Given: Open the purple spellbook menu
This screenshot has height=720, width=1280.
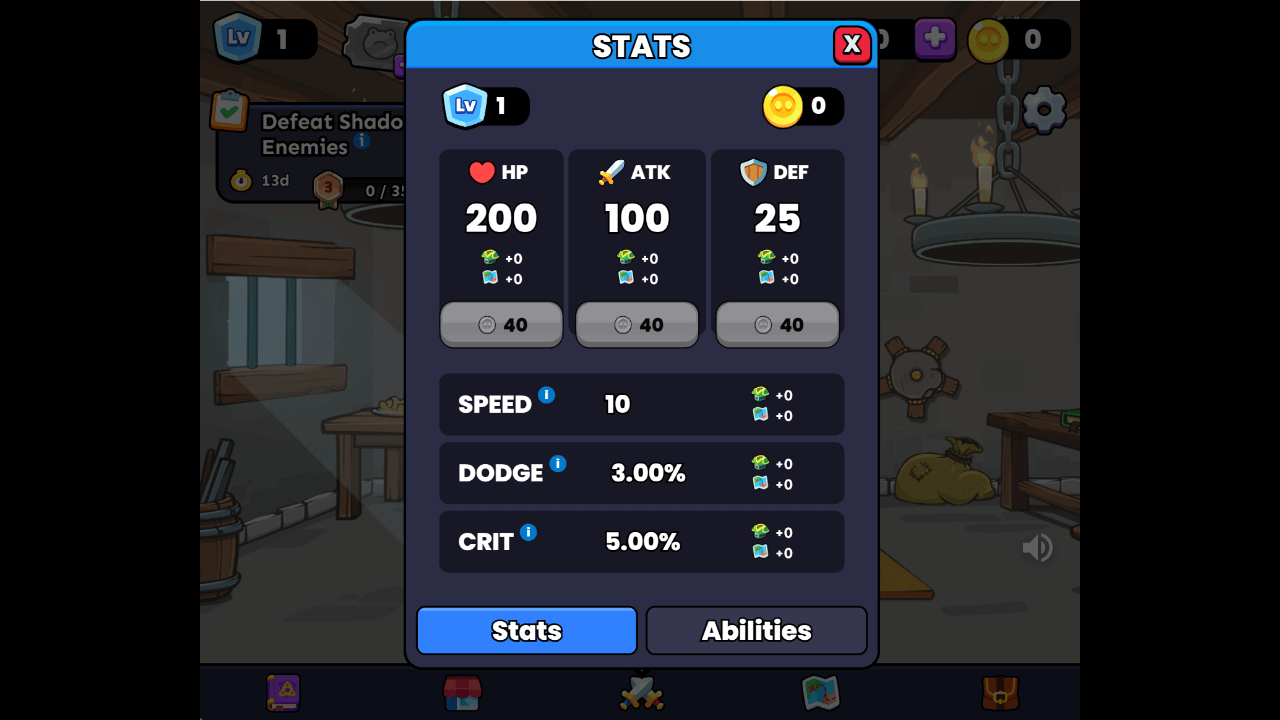Looking at the screenshot, I should click(283, 692).
